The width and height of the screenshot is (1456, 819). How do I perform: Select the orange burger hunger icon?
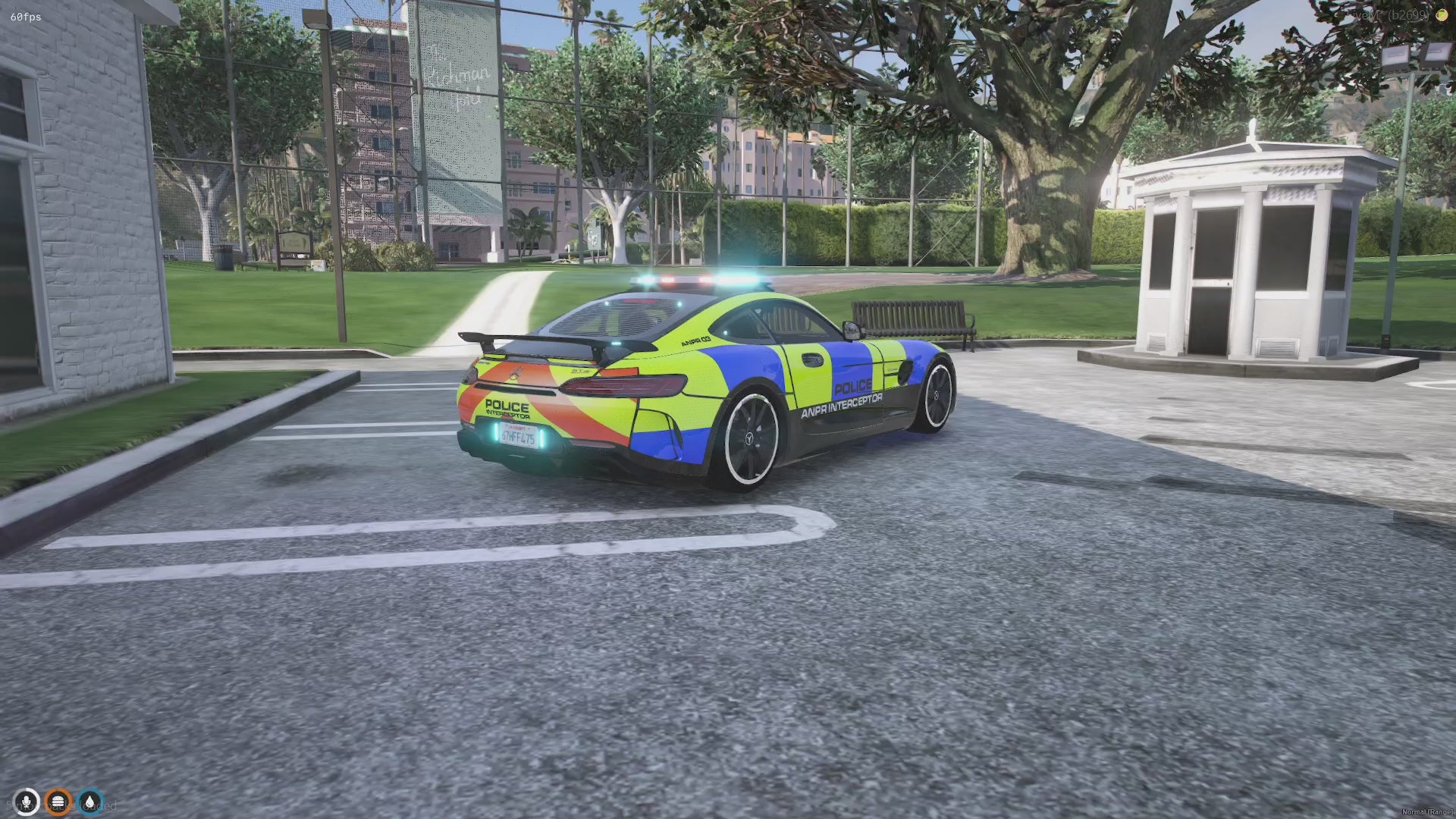point(58,802)
